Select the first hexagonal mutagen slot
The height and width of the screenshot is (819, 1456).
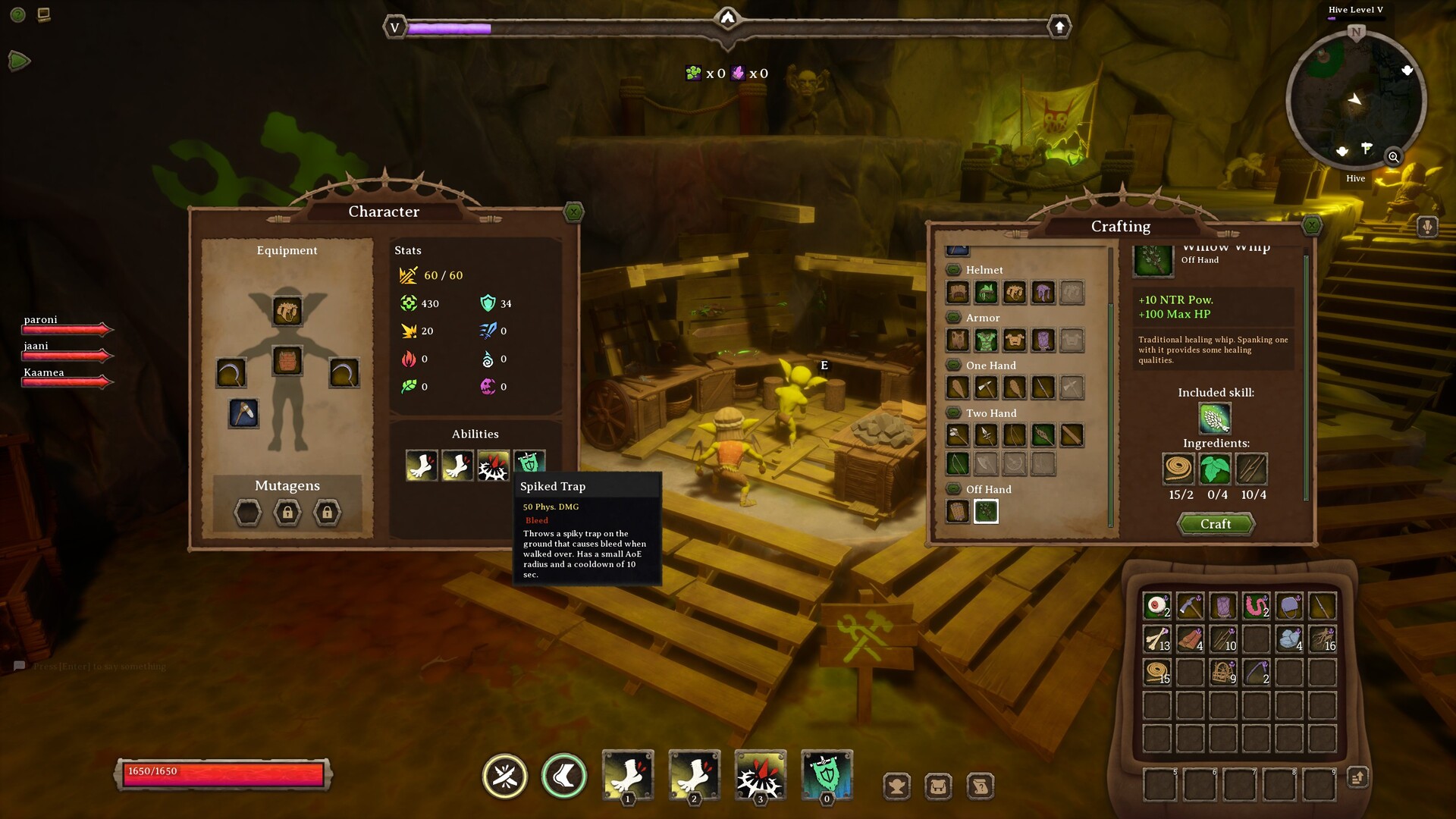248,513
